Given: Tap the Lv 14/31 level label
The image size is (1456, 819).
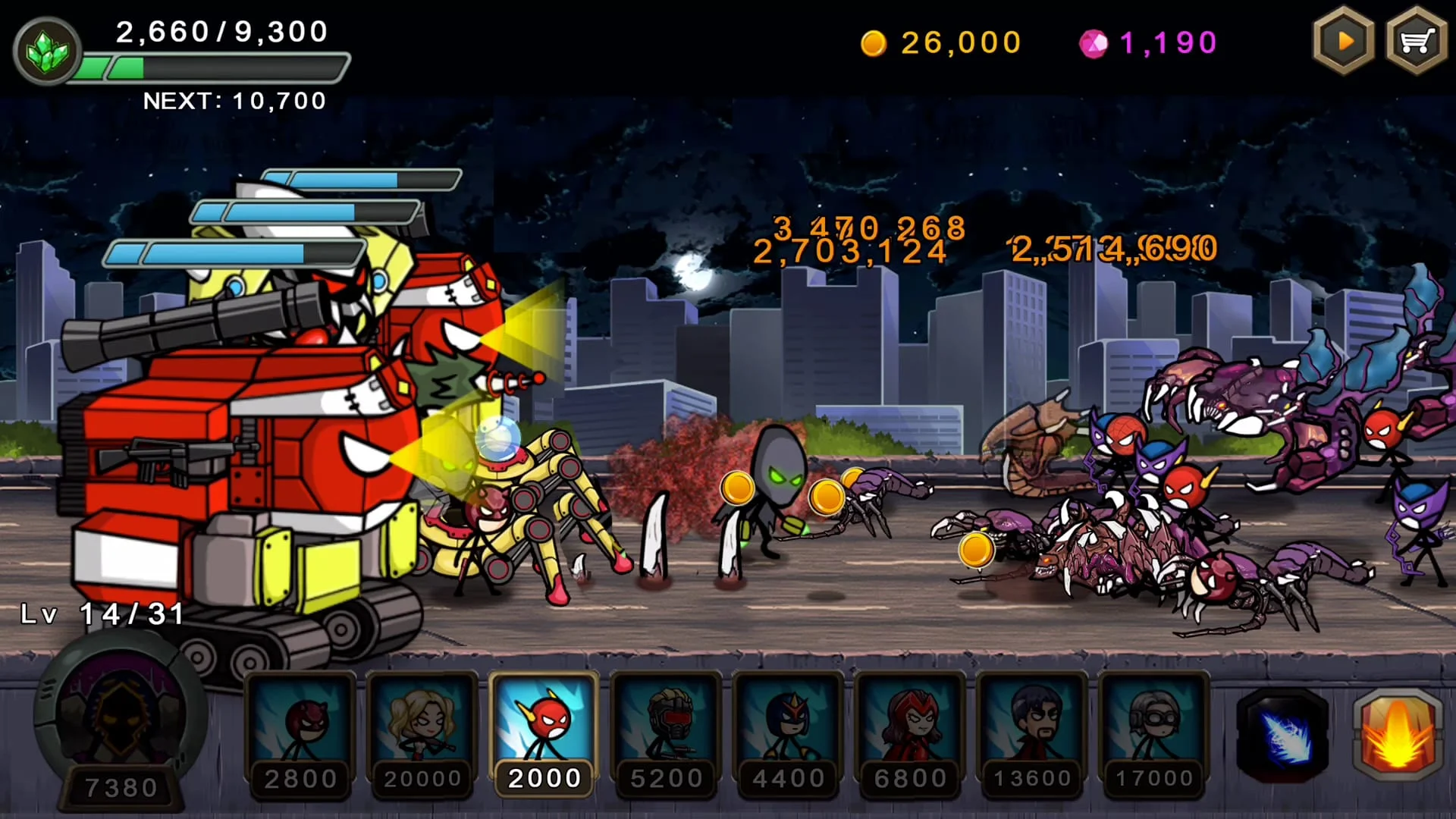Looking at the screenshot, I should click(x=99, y=616).
